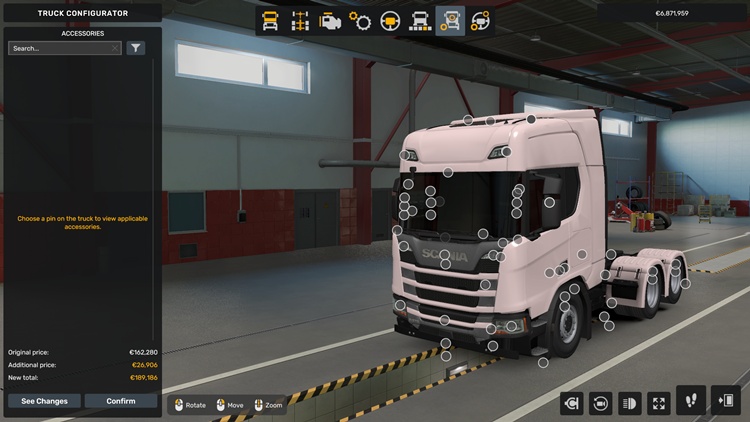Click the accessories search field

coord(60,48)
